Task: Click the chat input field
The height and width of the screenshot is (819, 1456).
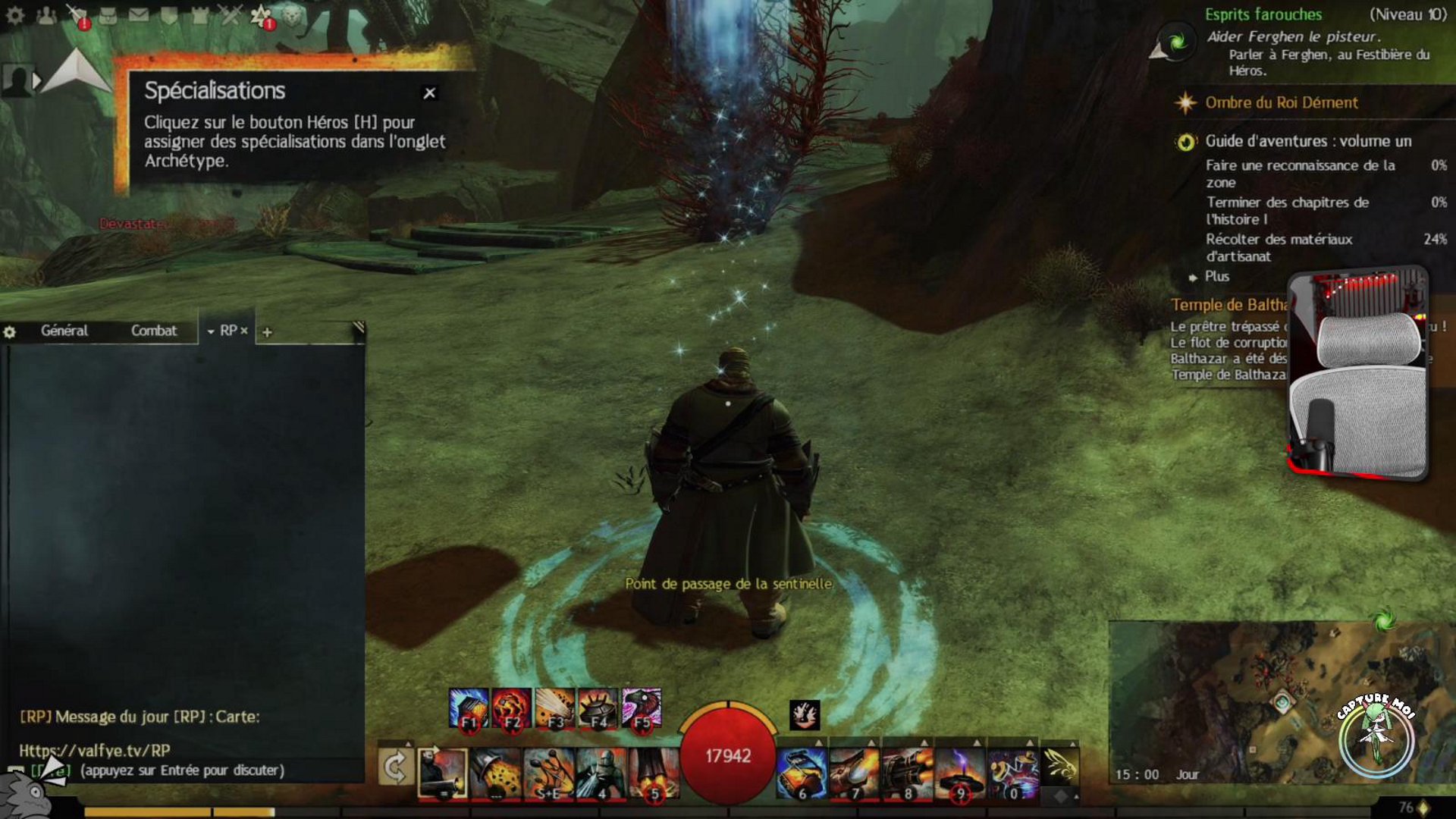Action: pyautogui.click(x=182, y=770)
